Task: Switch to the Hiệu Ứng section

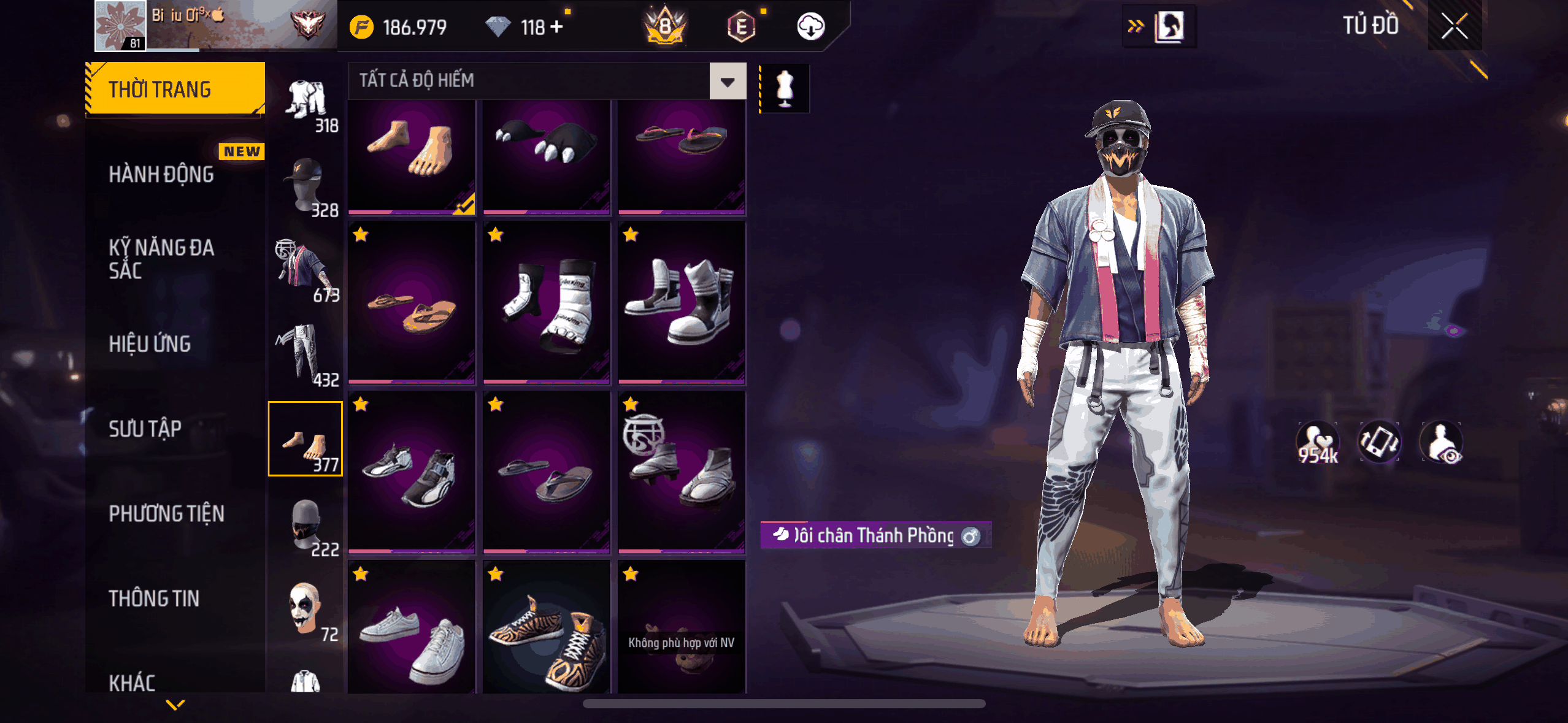Action: (x=150, y=344)
